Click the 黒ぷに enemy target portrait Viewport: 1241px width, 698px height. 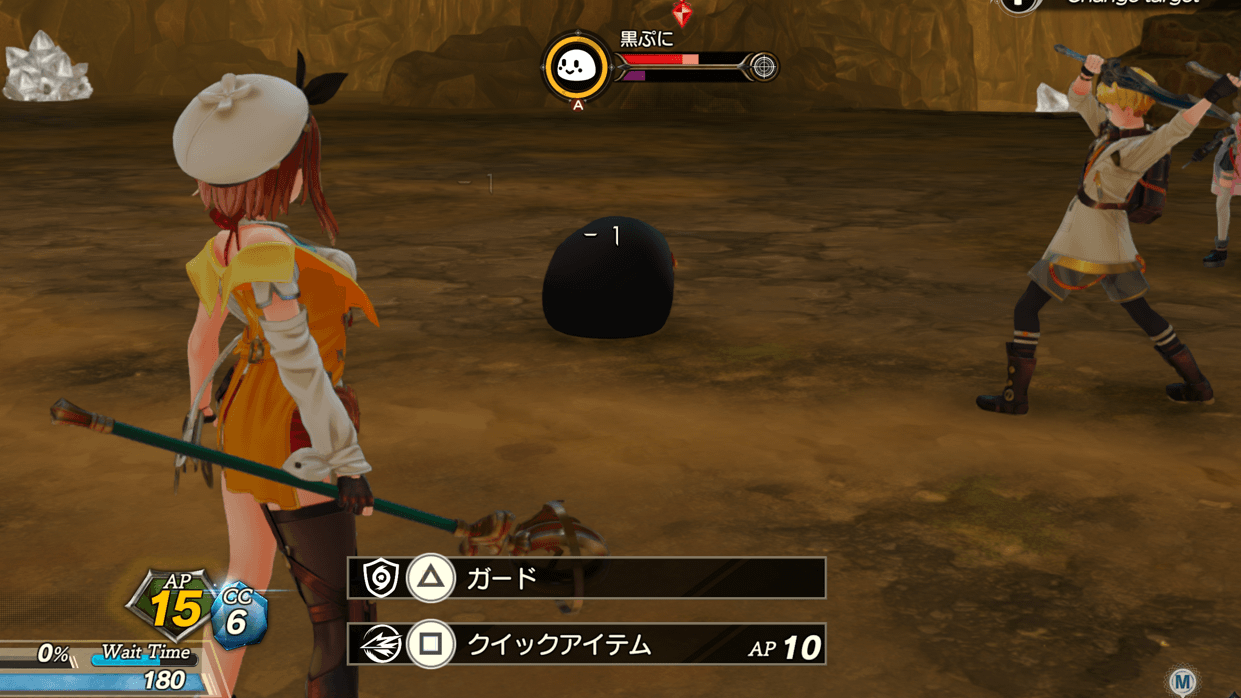pyautogui.click(x=577, y=68)
